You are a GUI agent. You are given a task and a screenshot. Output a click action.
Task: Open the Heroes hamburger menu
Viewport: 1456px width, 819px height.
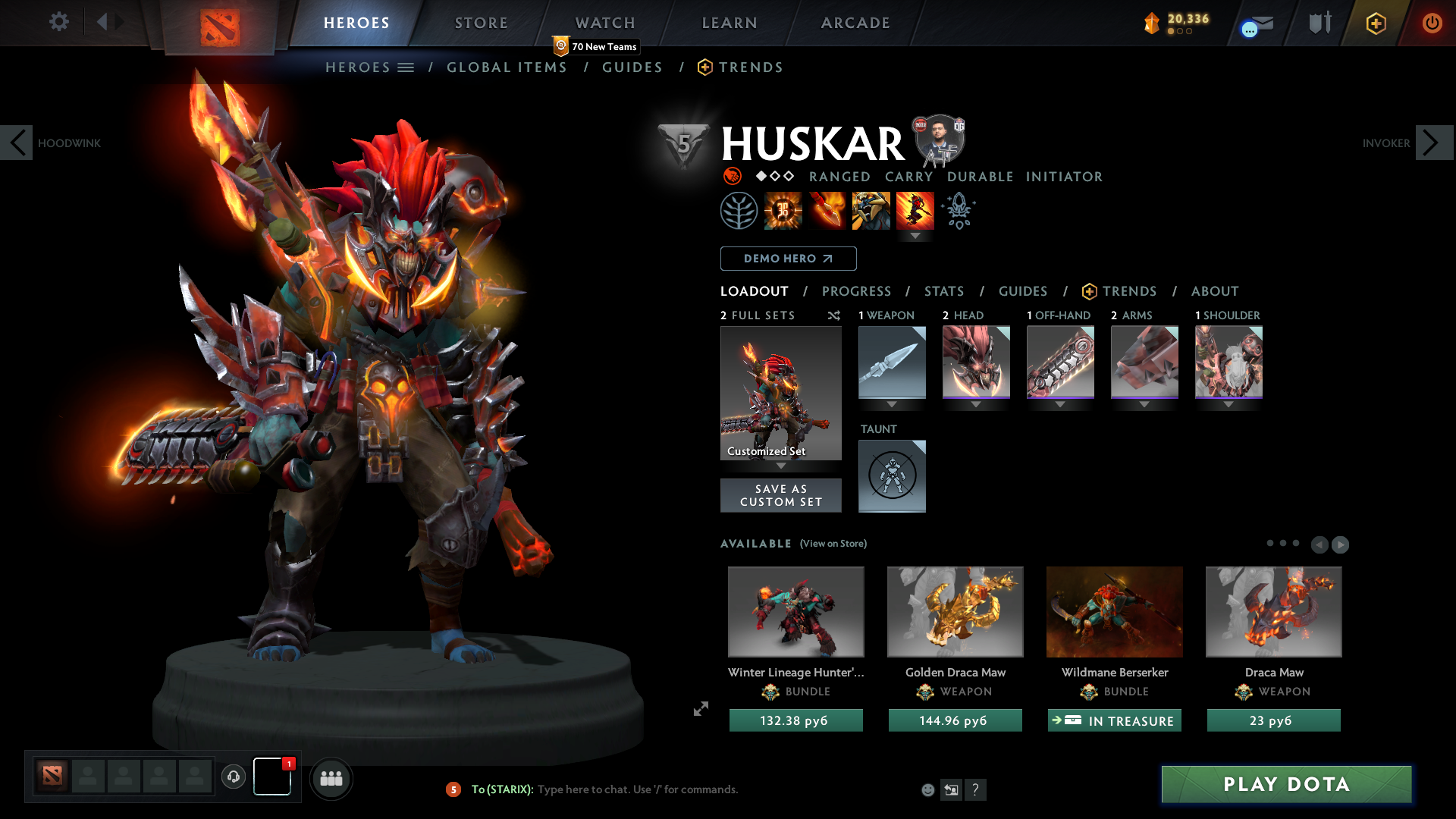pos(406,67)
